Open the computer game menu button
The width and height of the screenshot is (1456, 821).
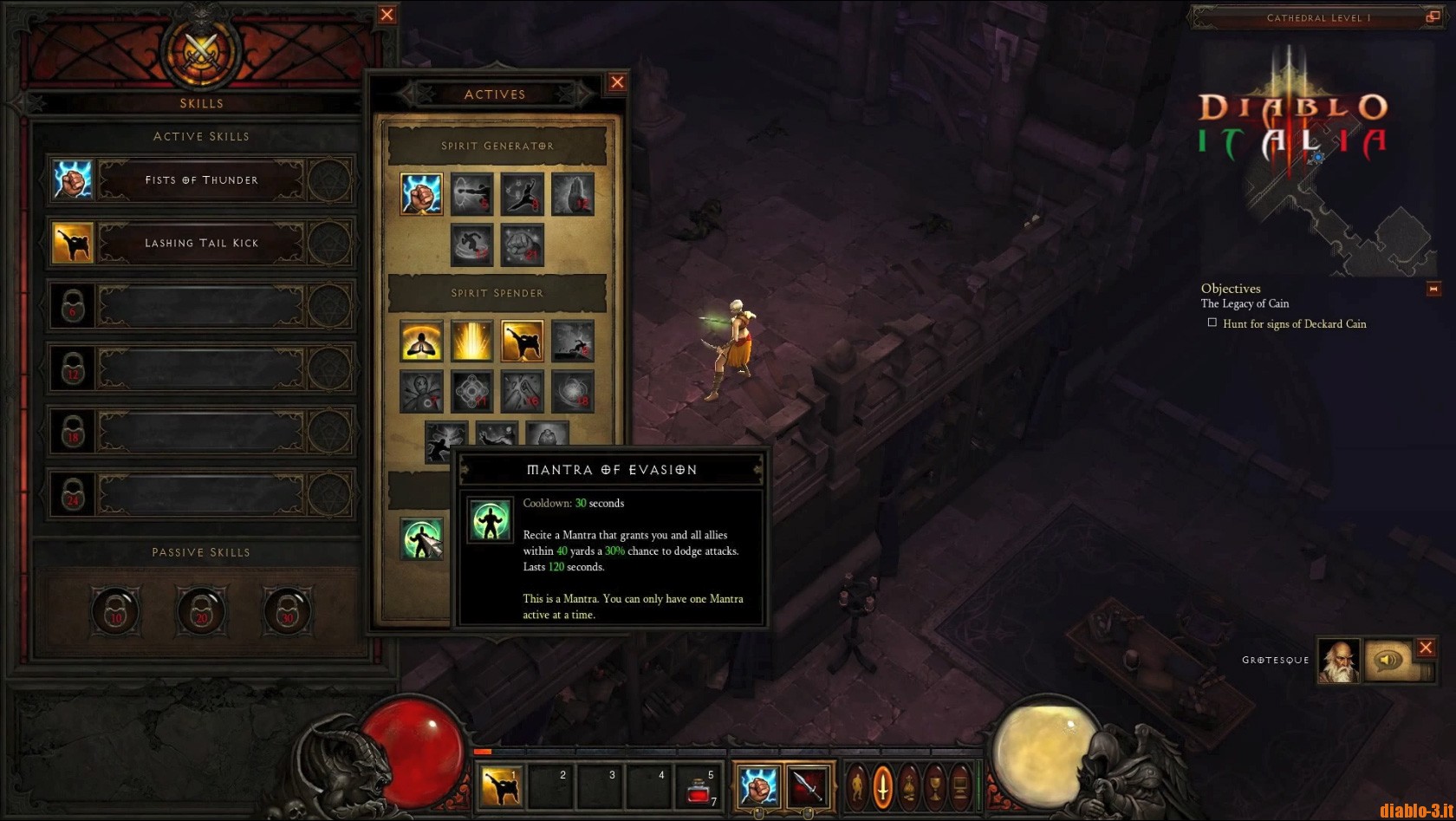[961, 785]
